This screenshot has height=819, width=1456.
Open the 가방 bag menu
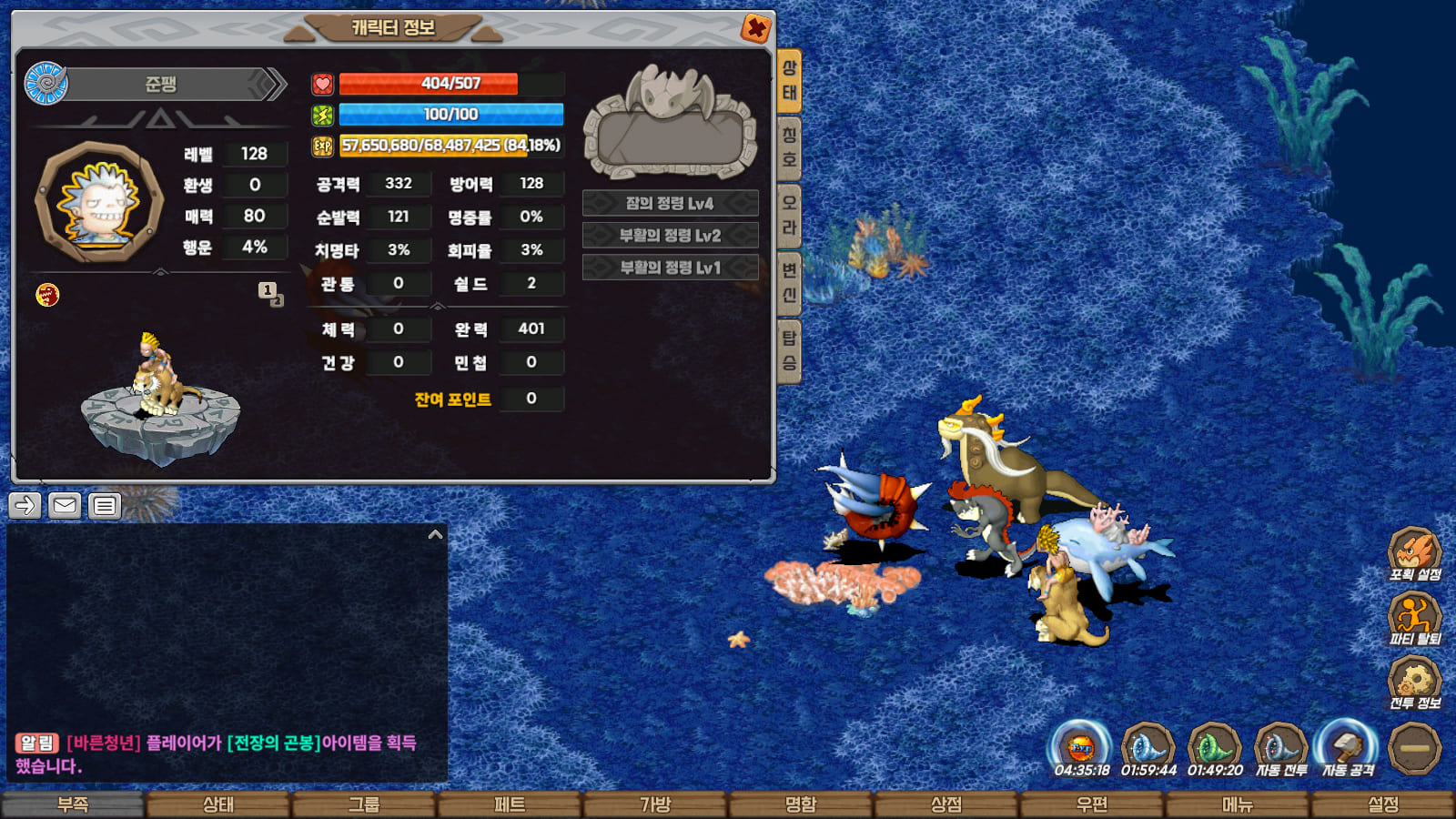coord(655,804)
